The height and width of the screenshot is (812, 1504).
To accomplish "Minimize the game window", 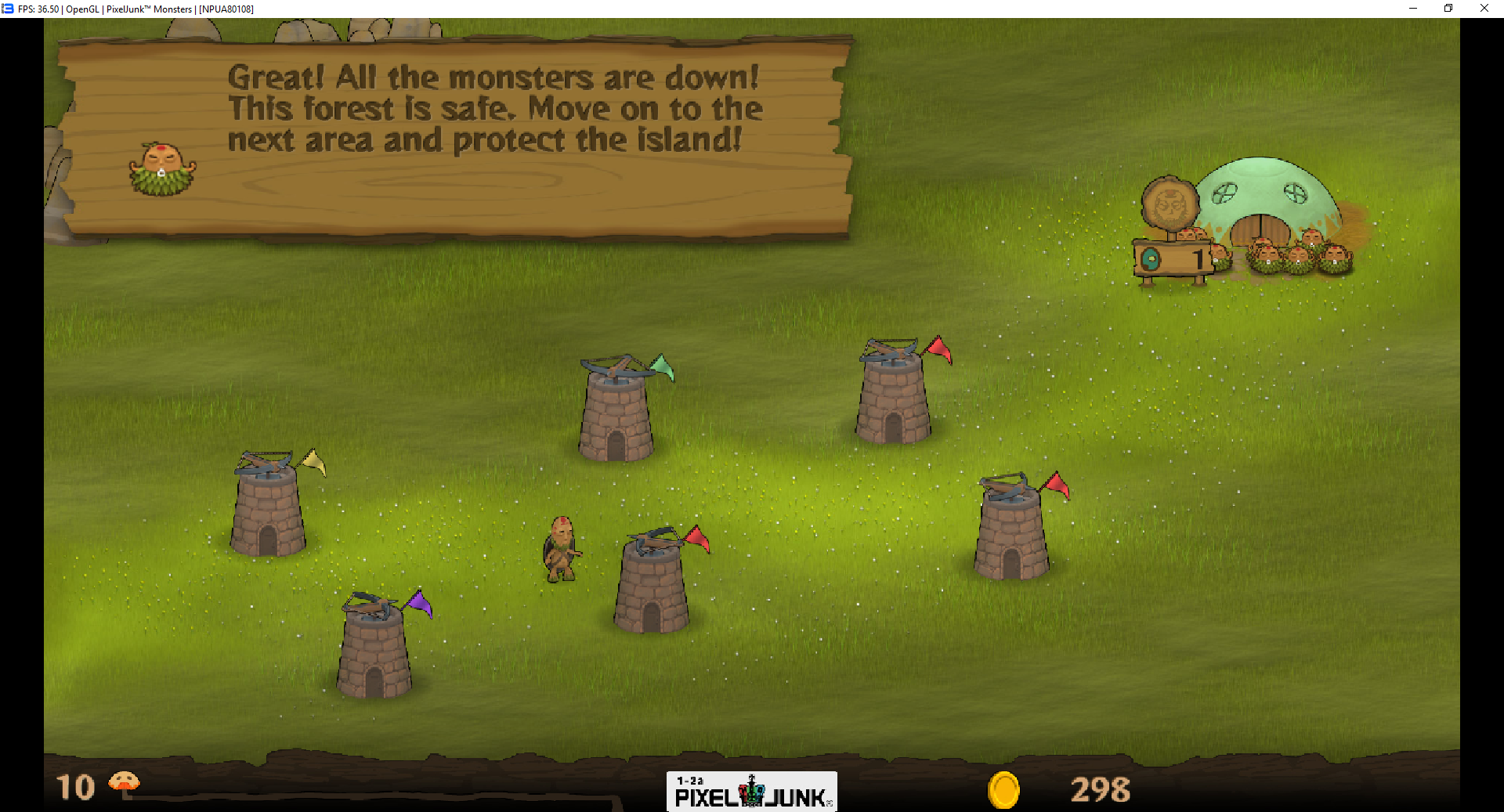I will click(x=1413, y=9).
